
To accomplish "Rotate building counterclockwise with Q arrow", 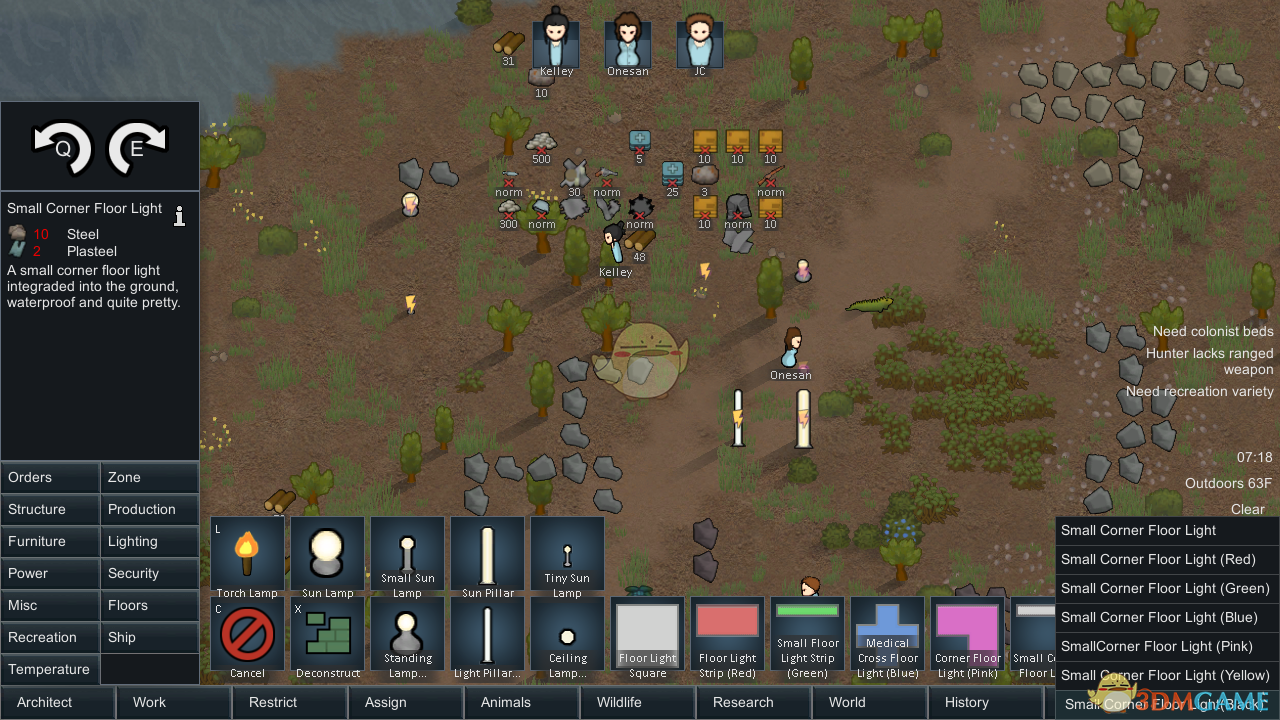I will coord(62,146).
